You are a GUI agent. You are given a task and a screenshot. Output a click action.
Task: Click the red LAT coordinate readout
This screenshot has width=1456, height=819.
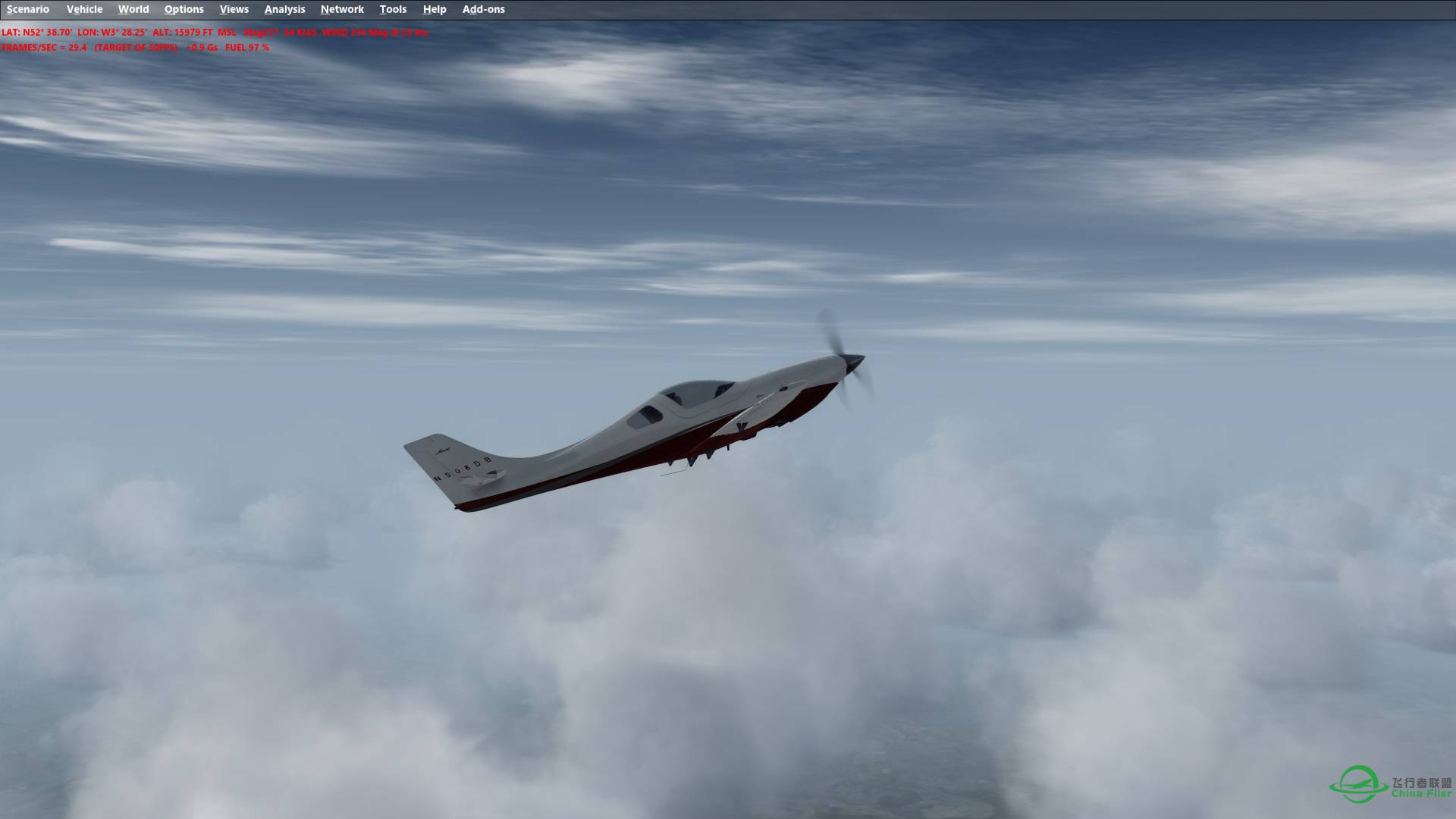pos(36,33)
